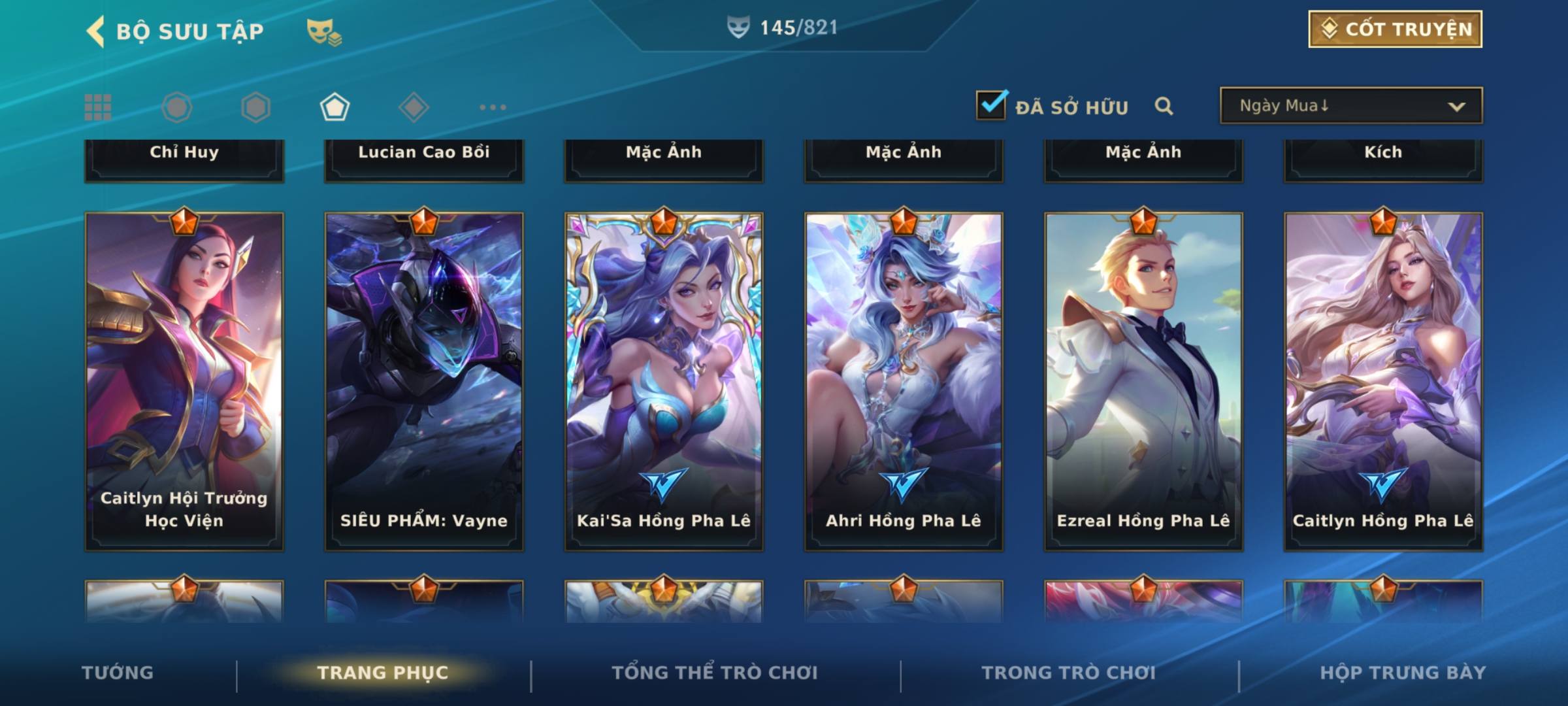
Task: Toggle the Đã Sở Hữu checkbox
Action: (x=991, y=105)
